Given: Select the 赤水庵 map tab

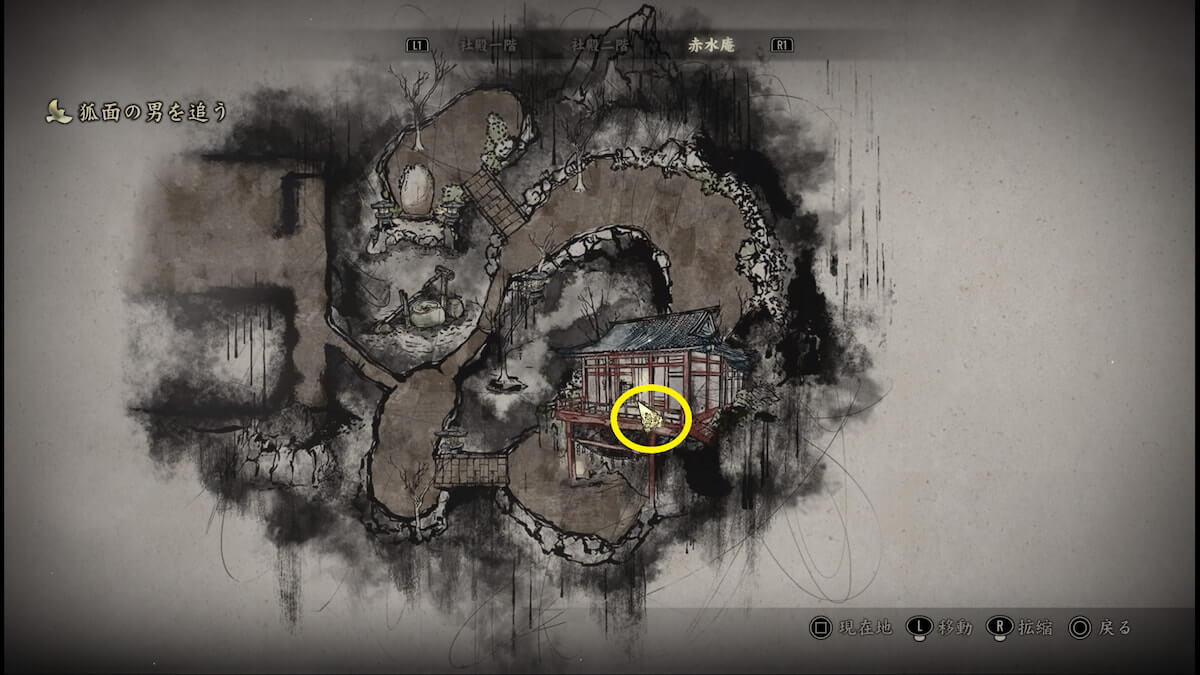Looking at the screenshot, I should tap(712, 45).
